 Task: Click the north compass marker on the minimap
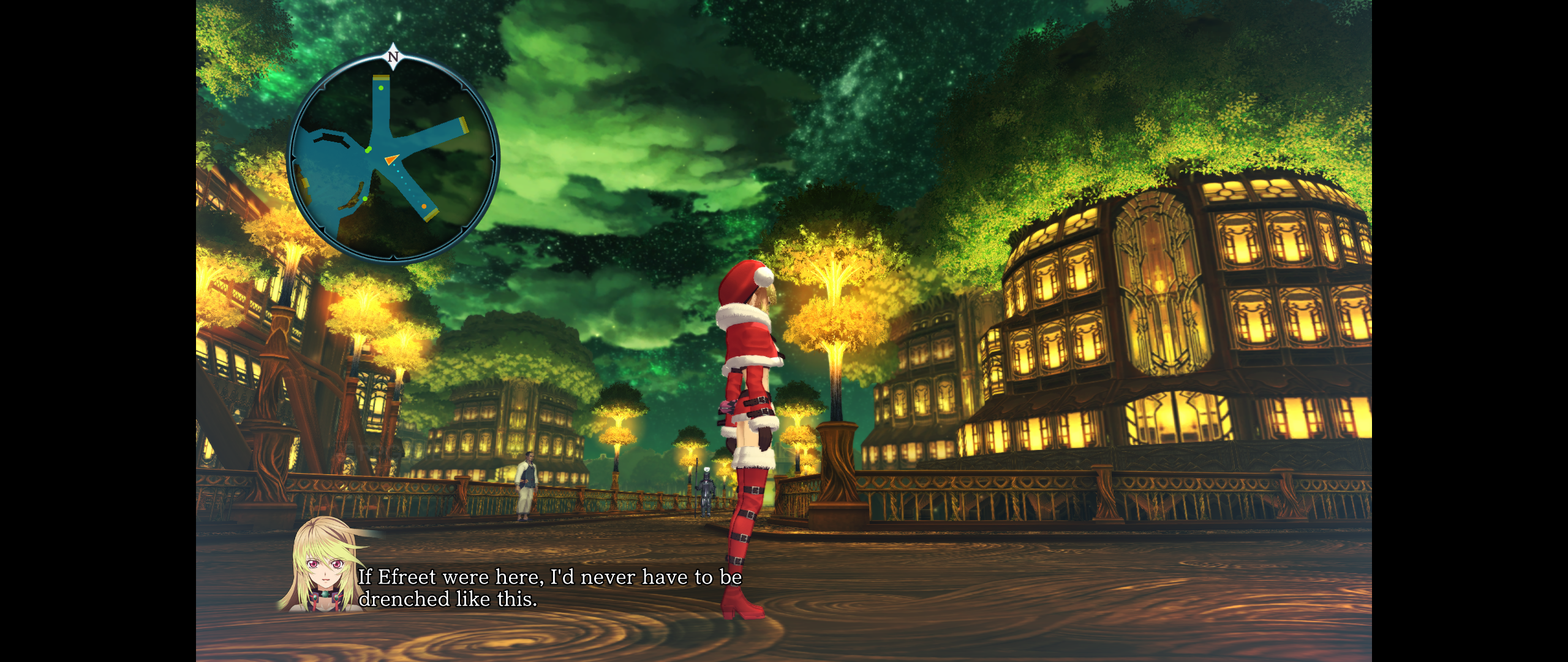[393, 56]
